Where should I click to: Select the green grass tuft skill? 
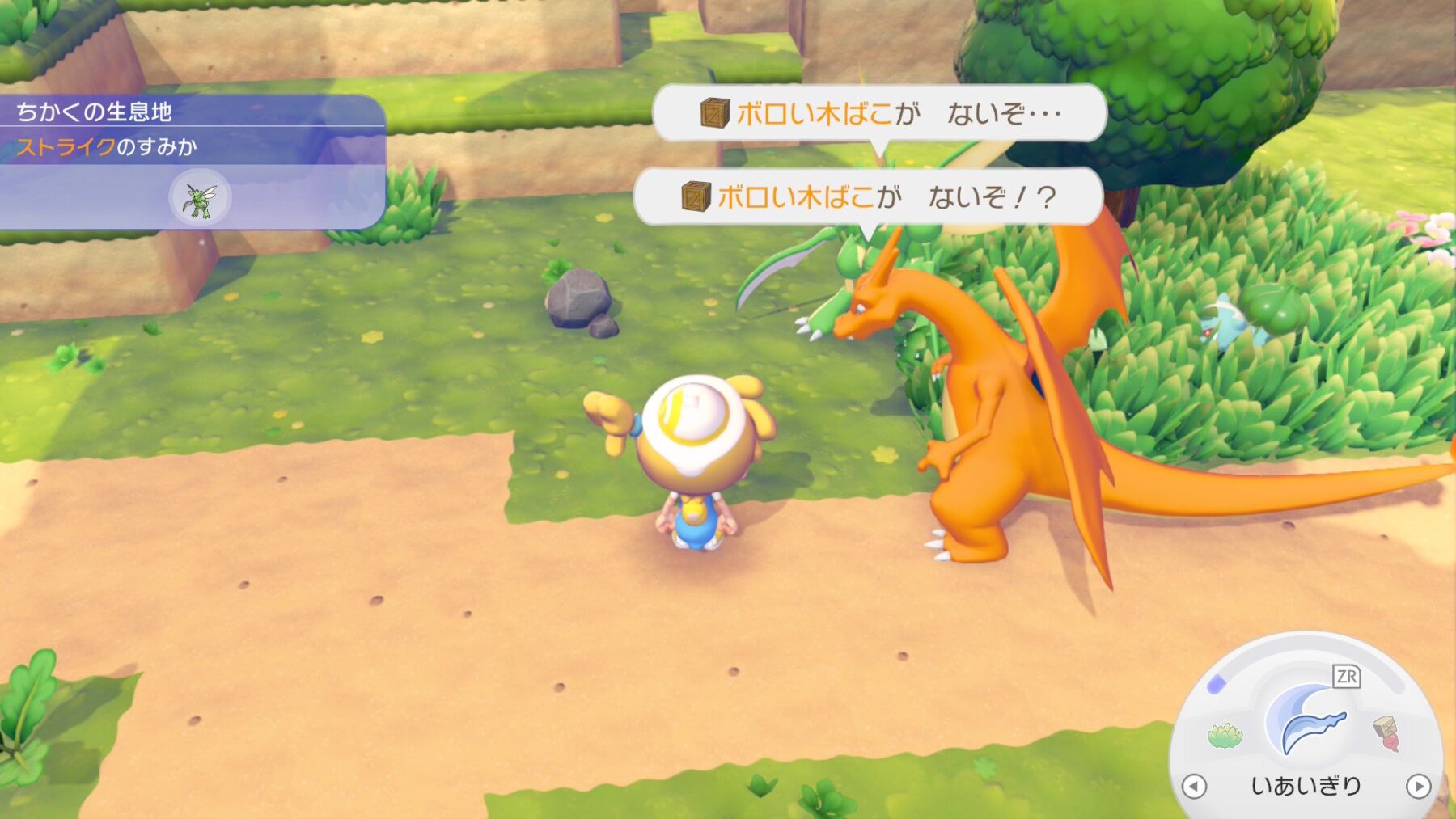1225,735
